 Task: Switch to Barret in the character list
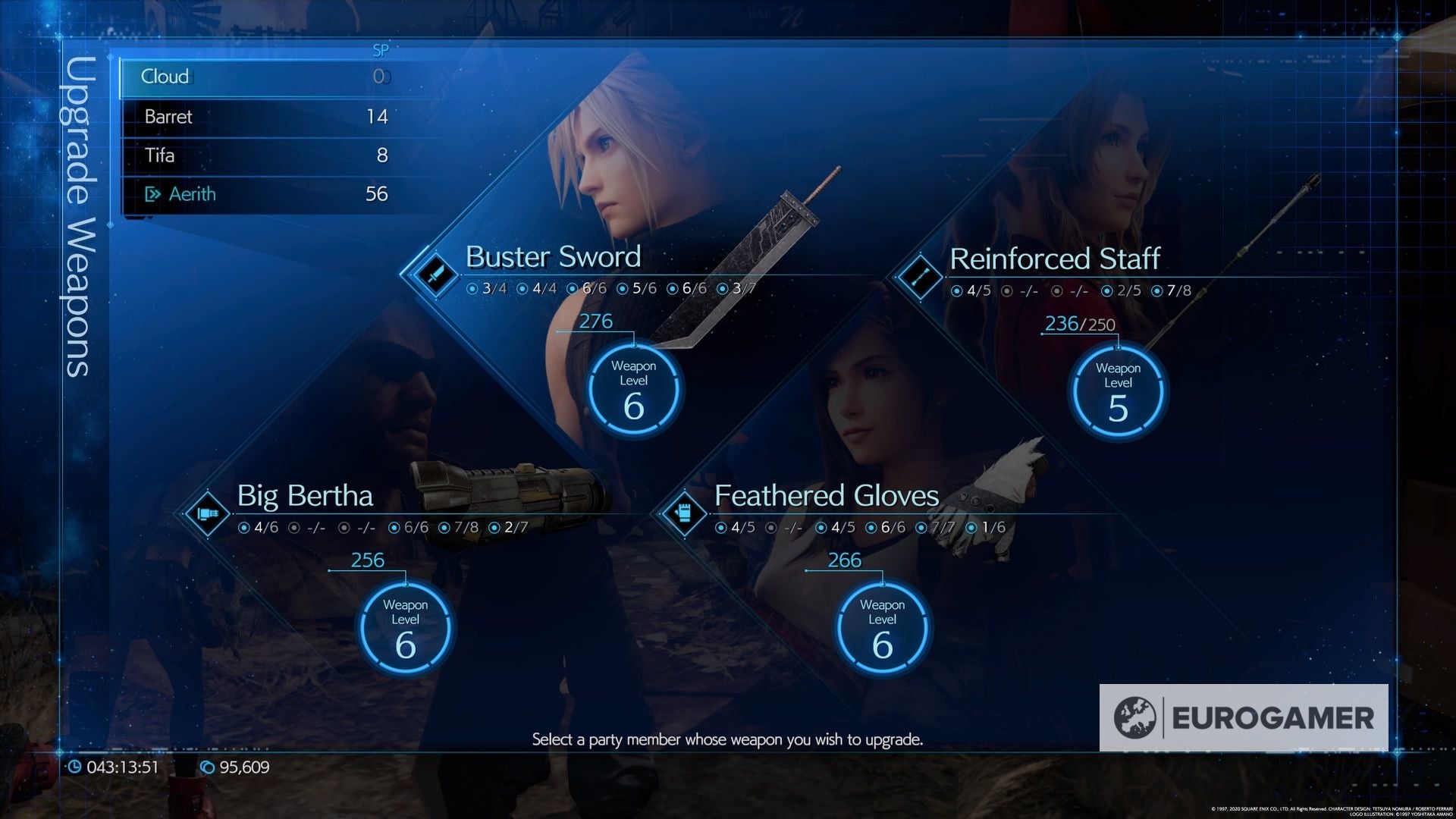(x=265, y=116)
